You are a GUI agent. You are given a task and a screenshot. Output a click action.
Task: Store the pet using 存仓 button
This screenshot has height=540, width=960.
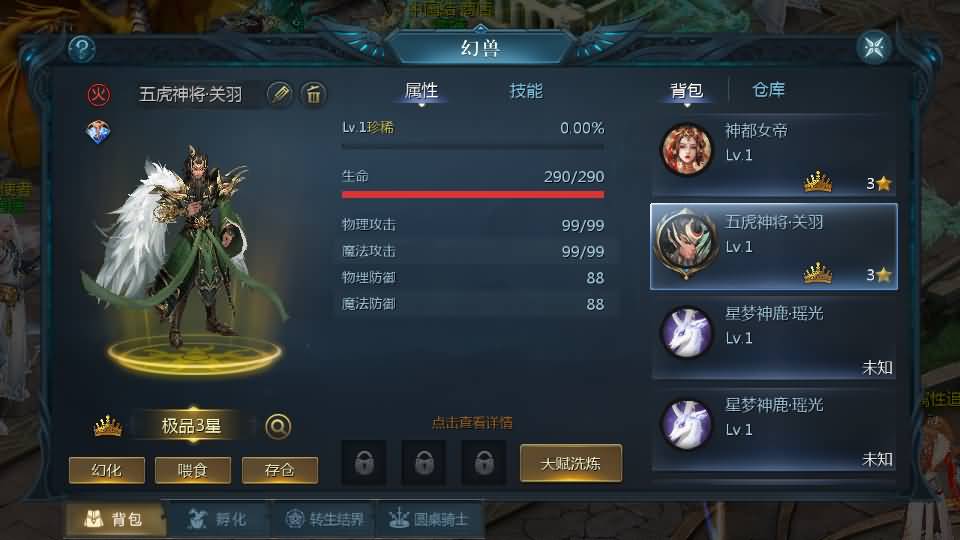coord(280,470)
